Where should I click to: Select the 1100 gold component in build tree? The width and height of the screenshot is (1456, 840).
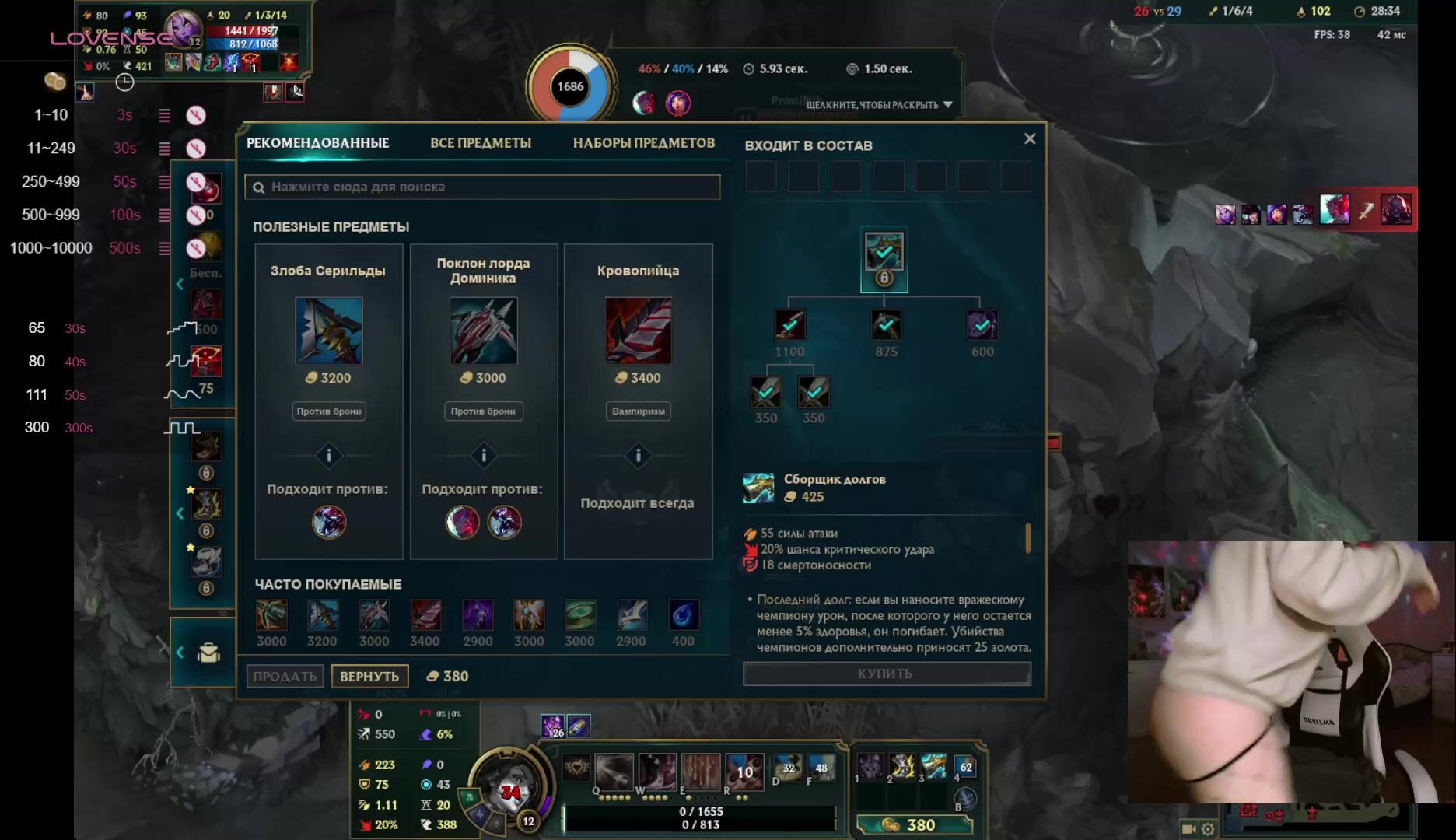pos(789,325)
